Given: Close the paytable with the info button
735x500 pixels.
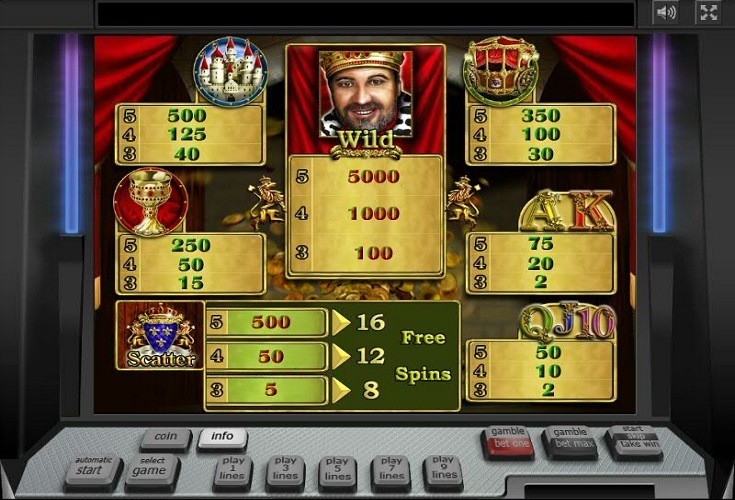Looking at the screenshot, I should pos(221,437).
